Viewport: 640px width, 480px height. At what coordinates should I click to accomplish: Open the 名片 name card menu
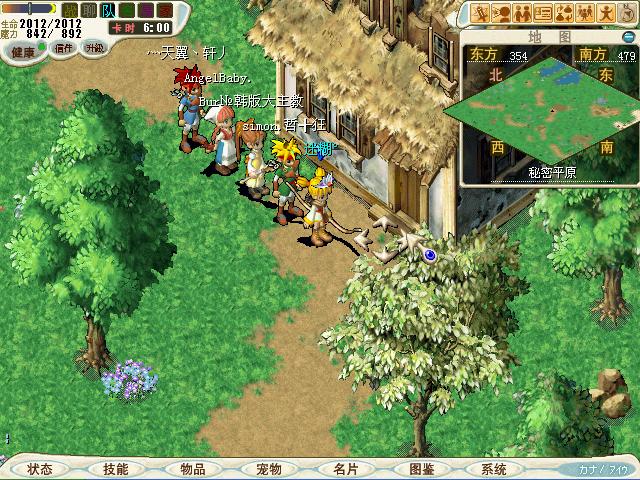(345, 468)
